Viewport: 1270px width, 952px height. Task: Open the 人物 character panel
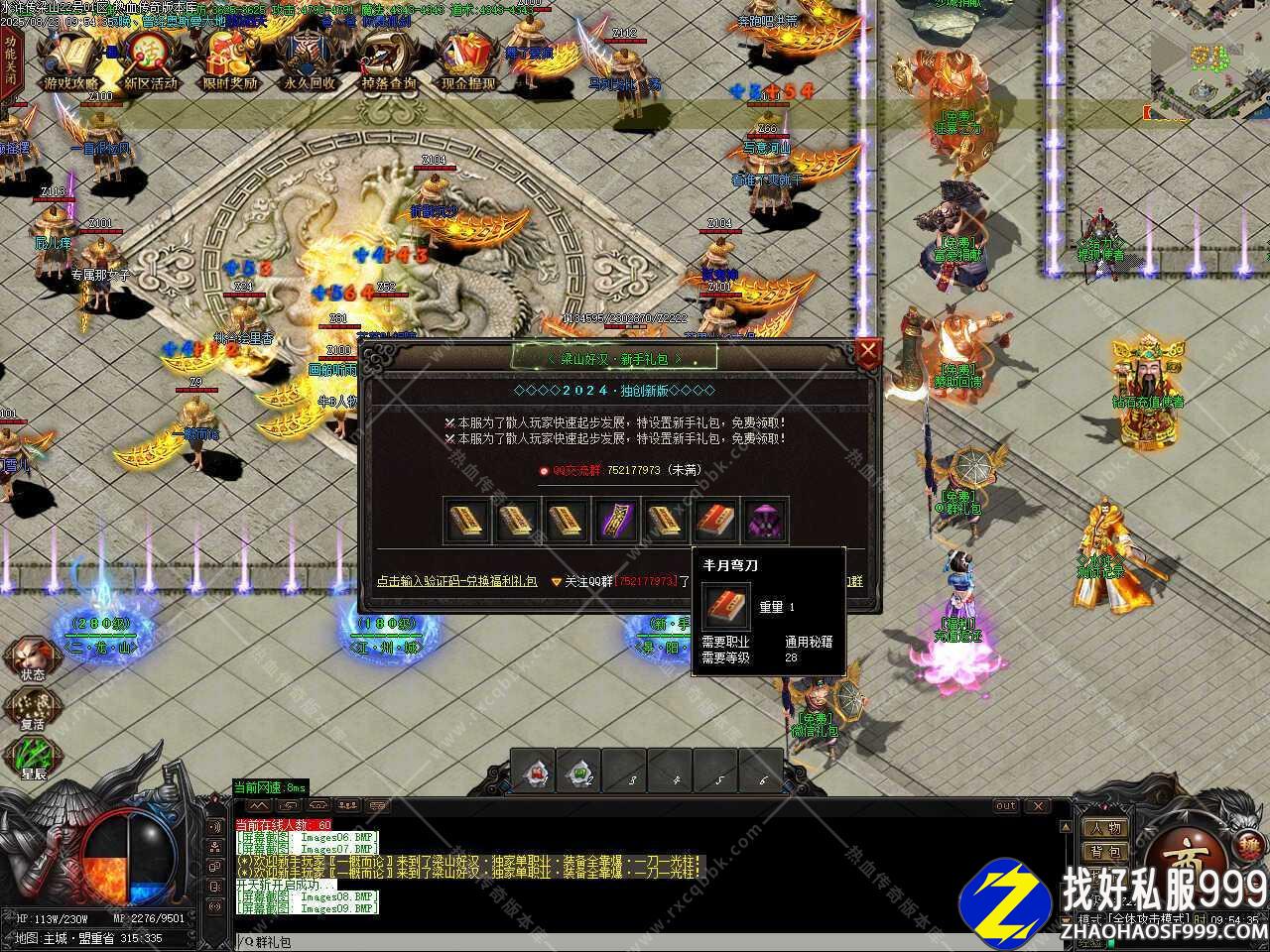pos(1105,828)
